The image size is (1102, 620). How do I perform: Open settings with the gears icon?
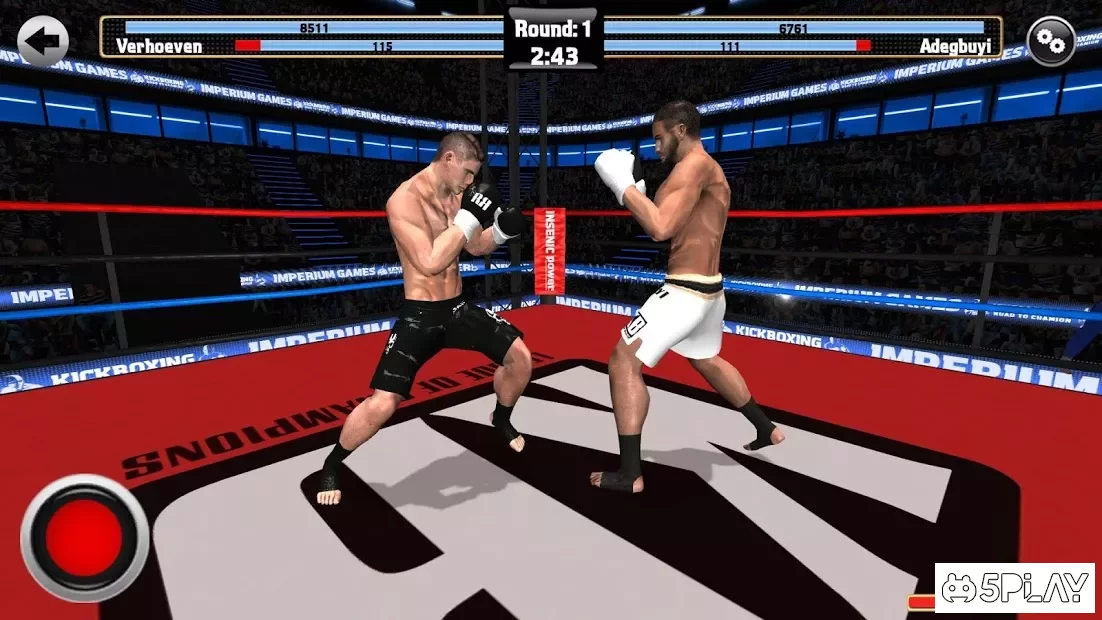1051,41
